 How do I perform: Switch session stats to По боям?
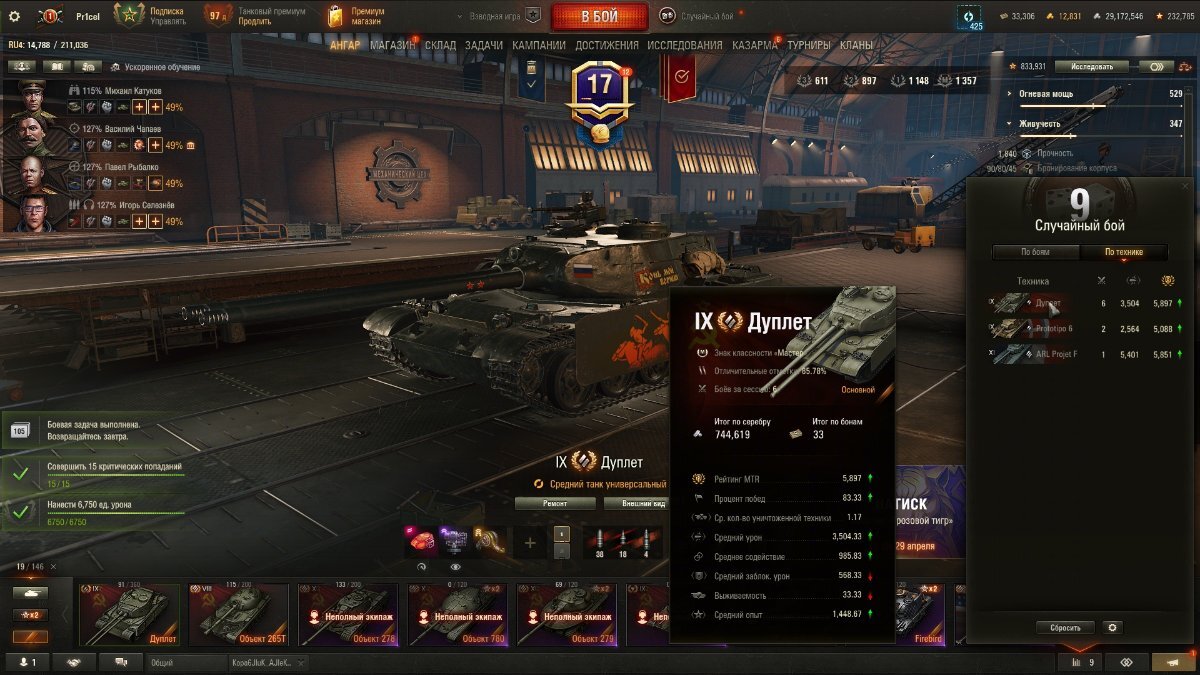tap(1035, 252)
